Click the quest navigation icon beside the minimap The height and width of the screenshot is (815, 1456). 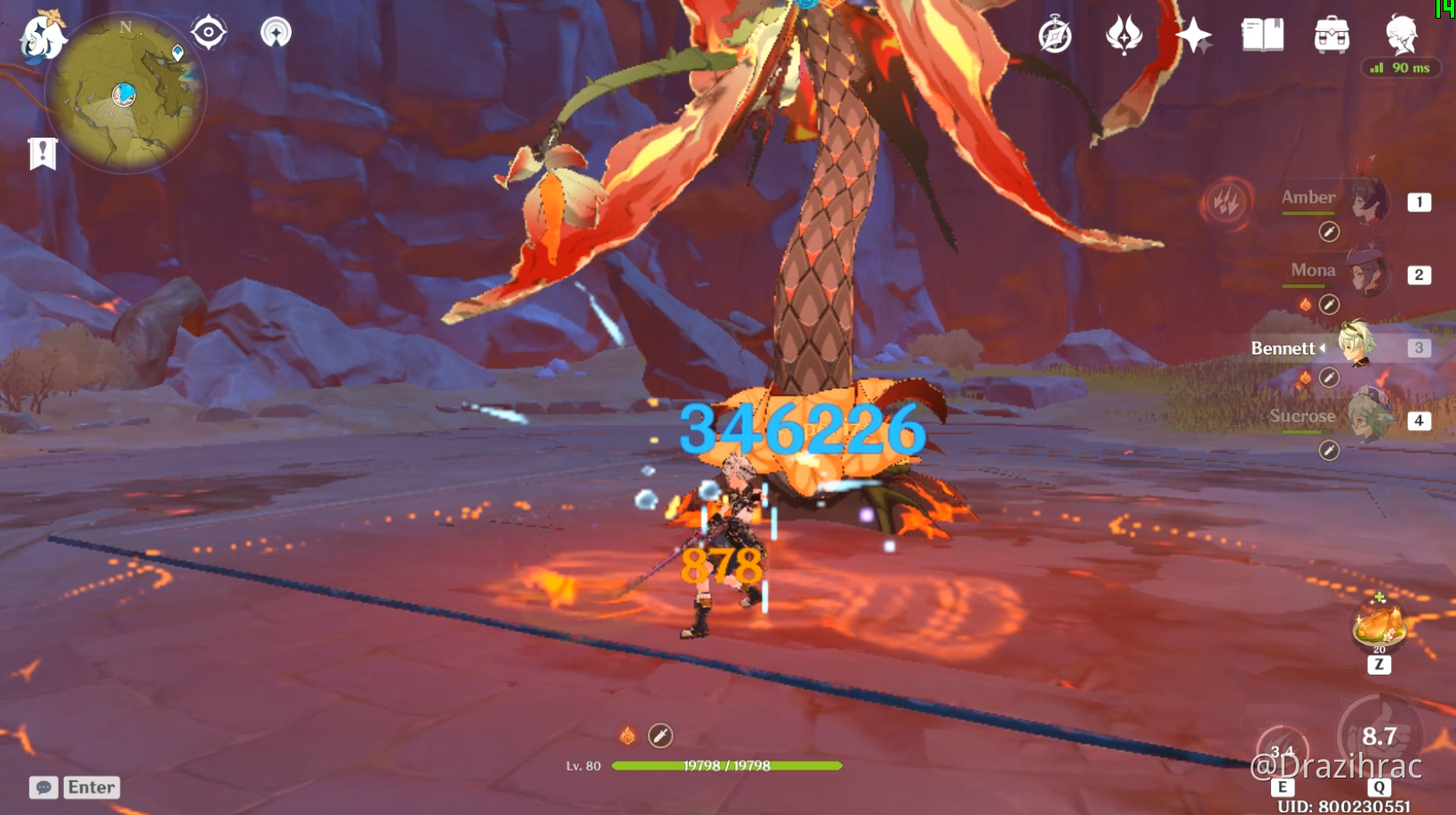[x=209, y=32]
